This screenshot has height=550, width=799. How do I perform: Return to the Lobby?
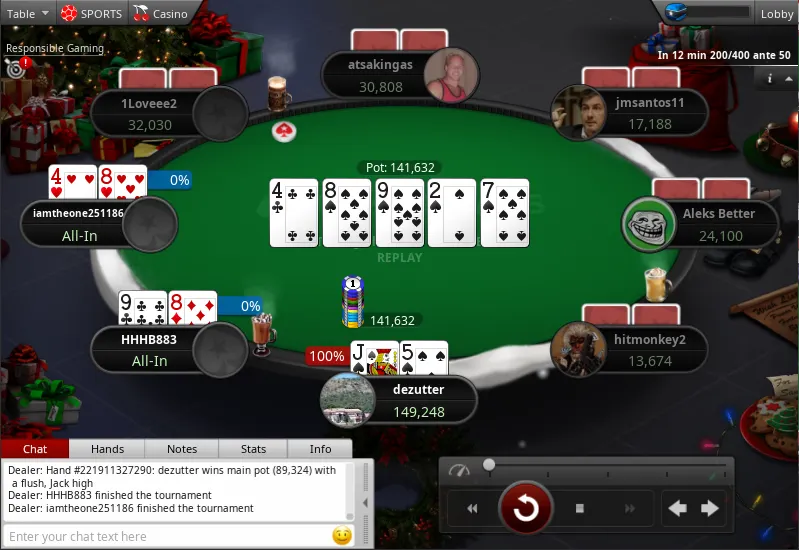tap(776, 13)
